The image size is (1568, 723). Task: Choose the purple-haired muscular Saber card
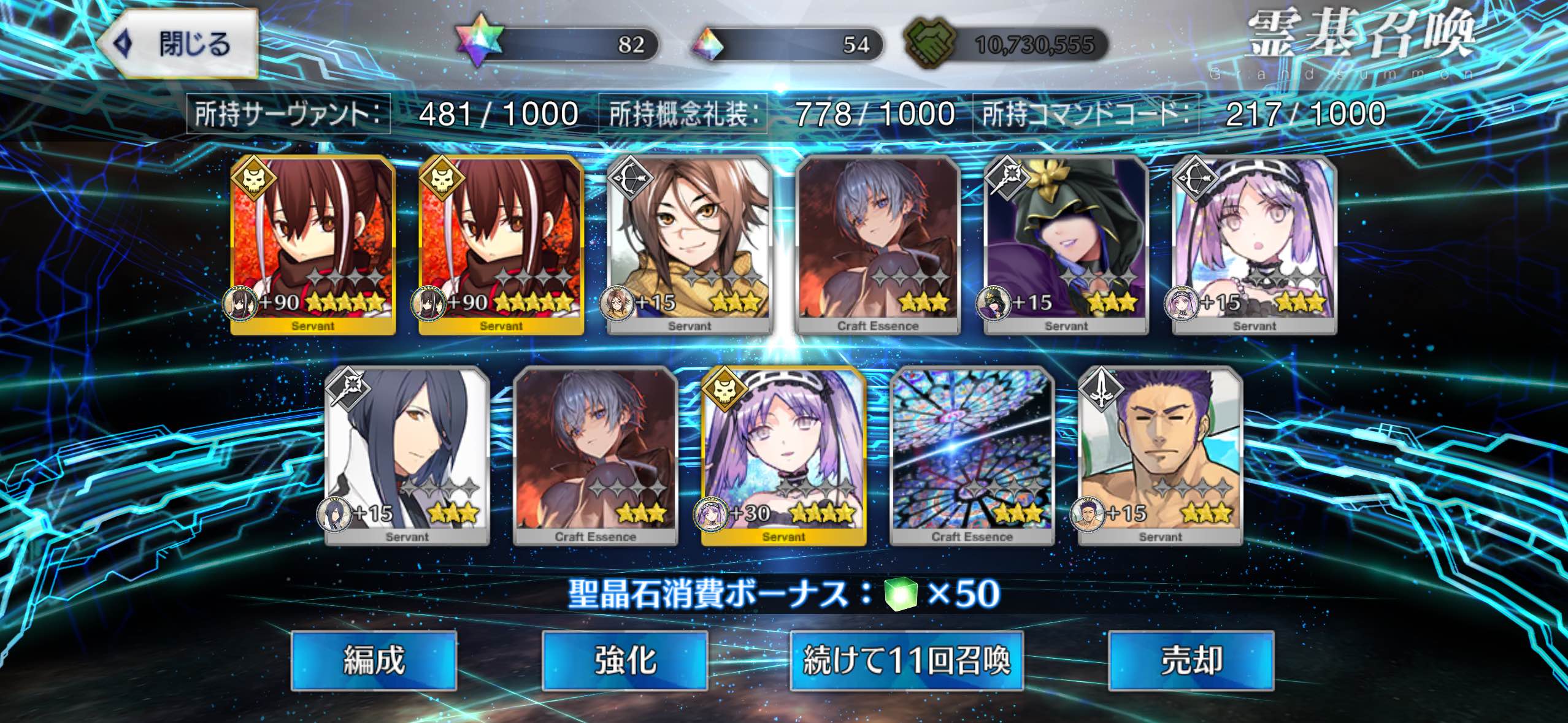pyautogui.click(x=1160, y=456)
